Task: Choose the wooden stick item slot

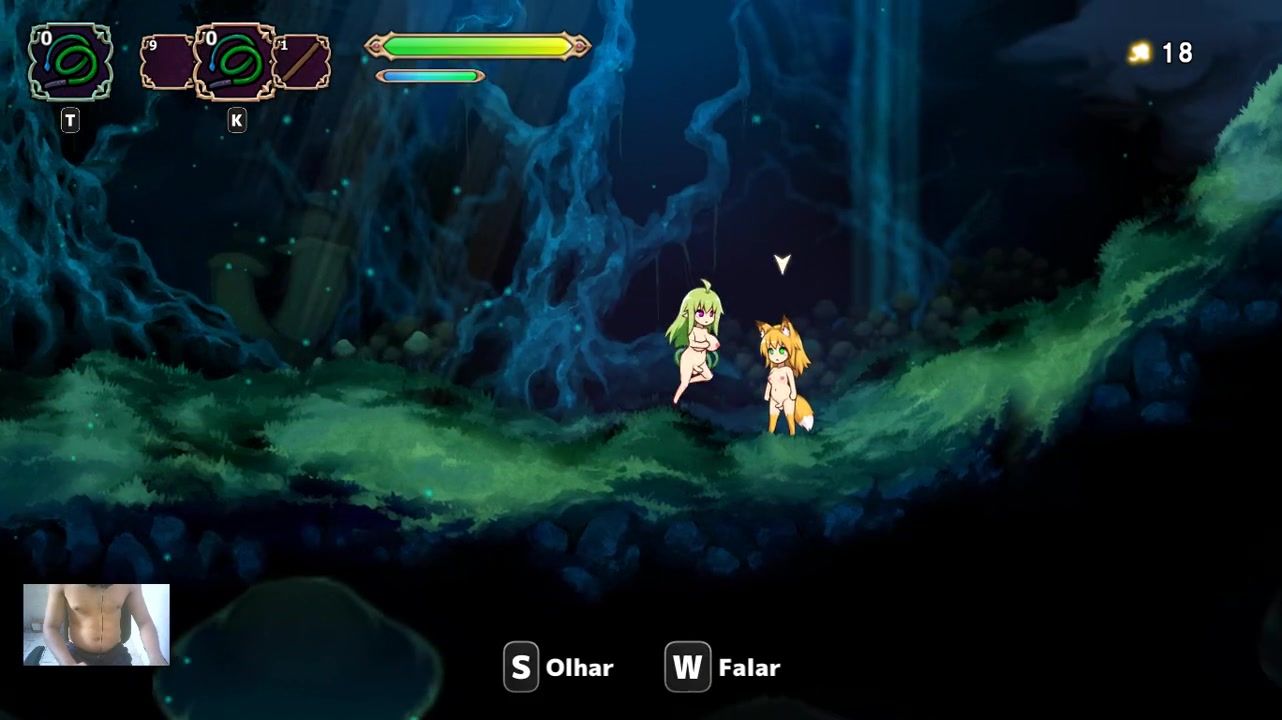Action: [303, 62]
